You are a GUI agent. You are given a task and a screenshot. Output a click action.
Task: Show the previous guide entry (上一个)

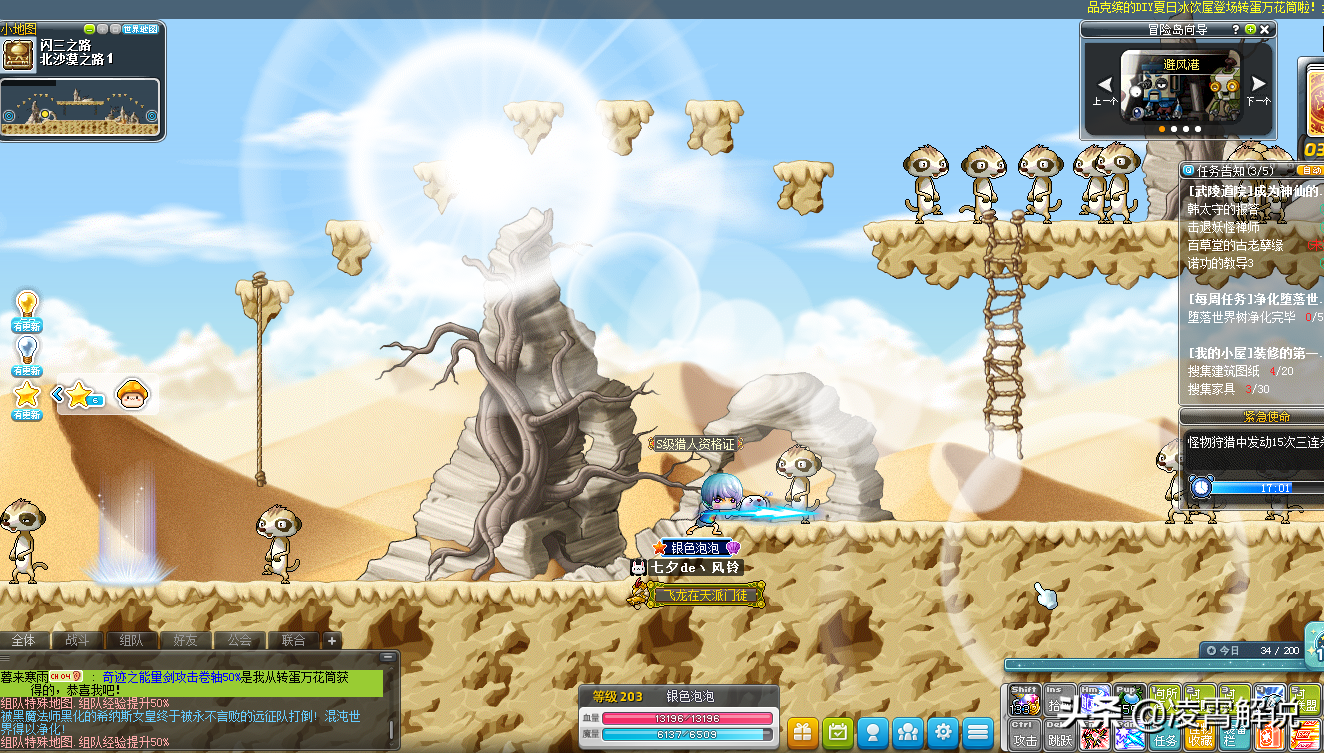pos(1105,86)
